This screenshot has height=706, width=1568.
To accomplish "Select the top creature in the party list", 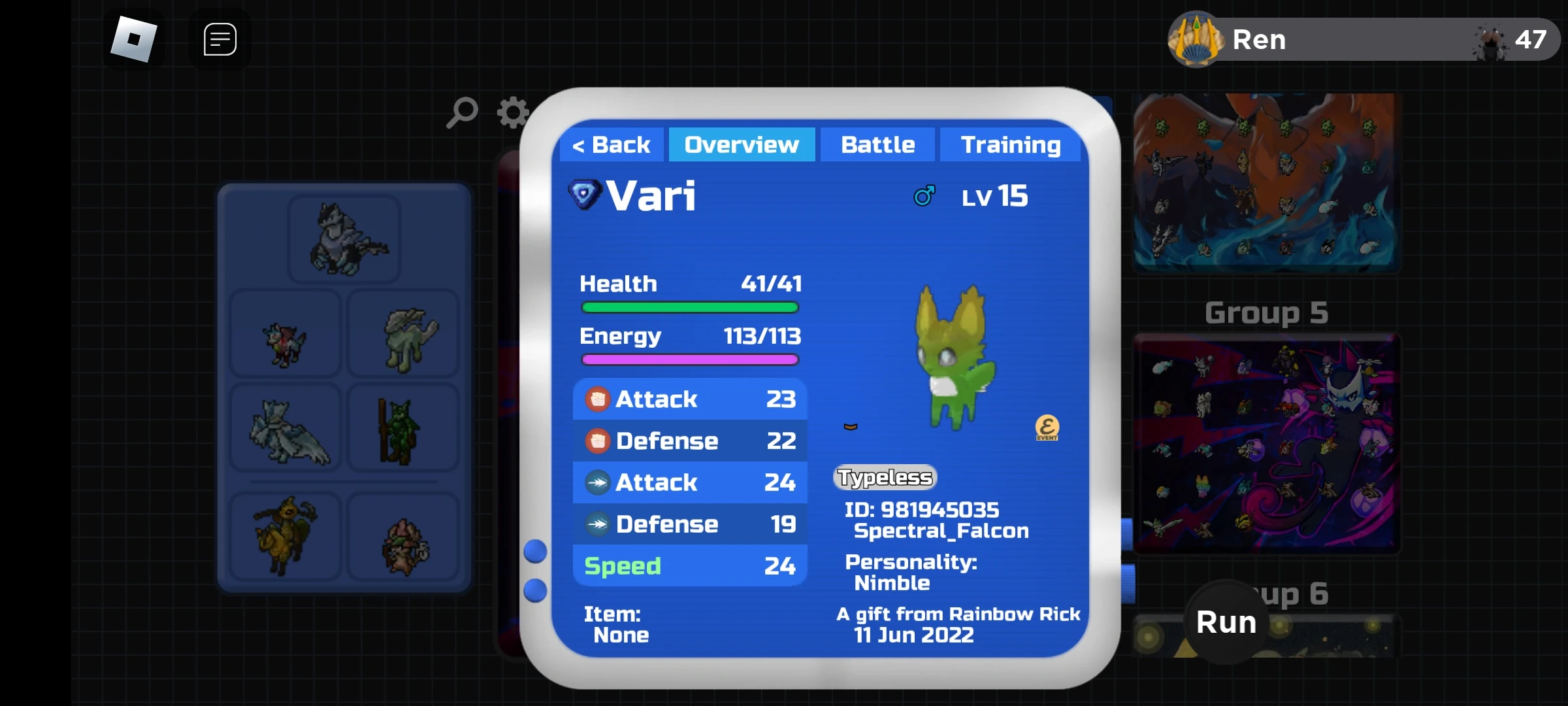I will [344, 239].
